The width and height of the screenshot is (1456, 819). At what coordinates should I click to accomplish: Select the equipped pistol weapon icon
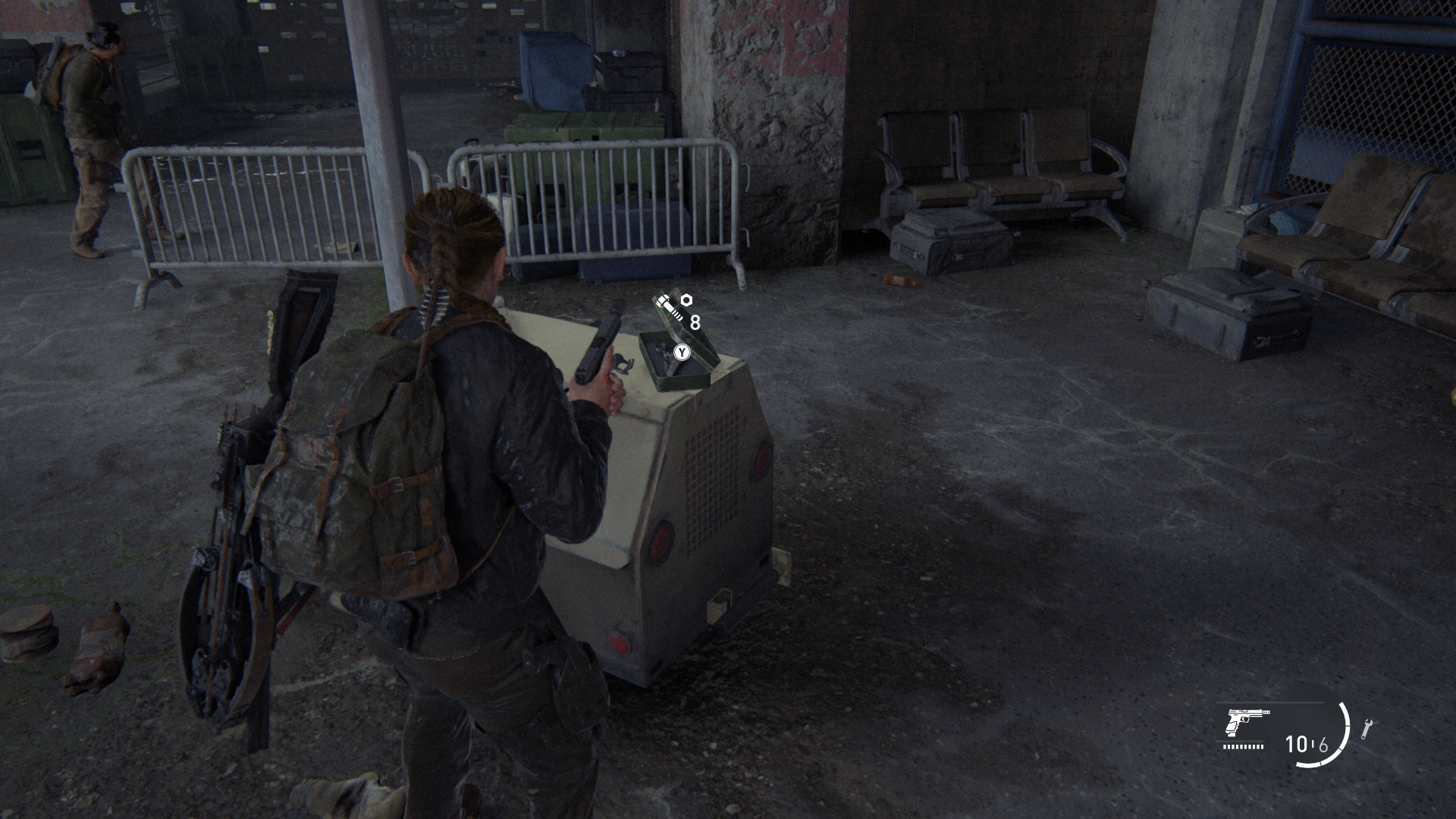[1247, 721]
